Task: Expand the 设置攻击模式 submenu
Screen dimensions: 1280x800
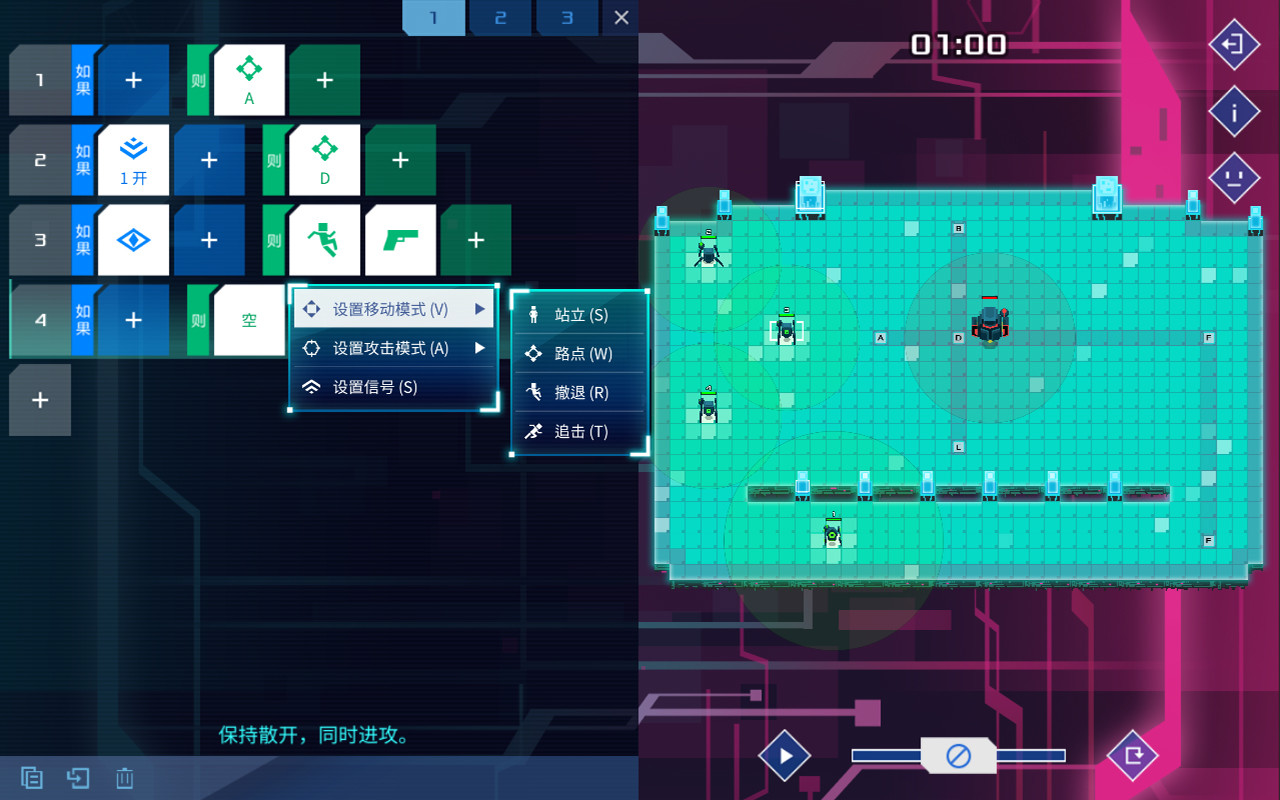Action: [x=393, y=347]
